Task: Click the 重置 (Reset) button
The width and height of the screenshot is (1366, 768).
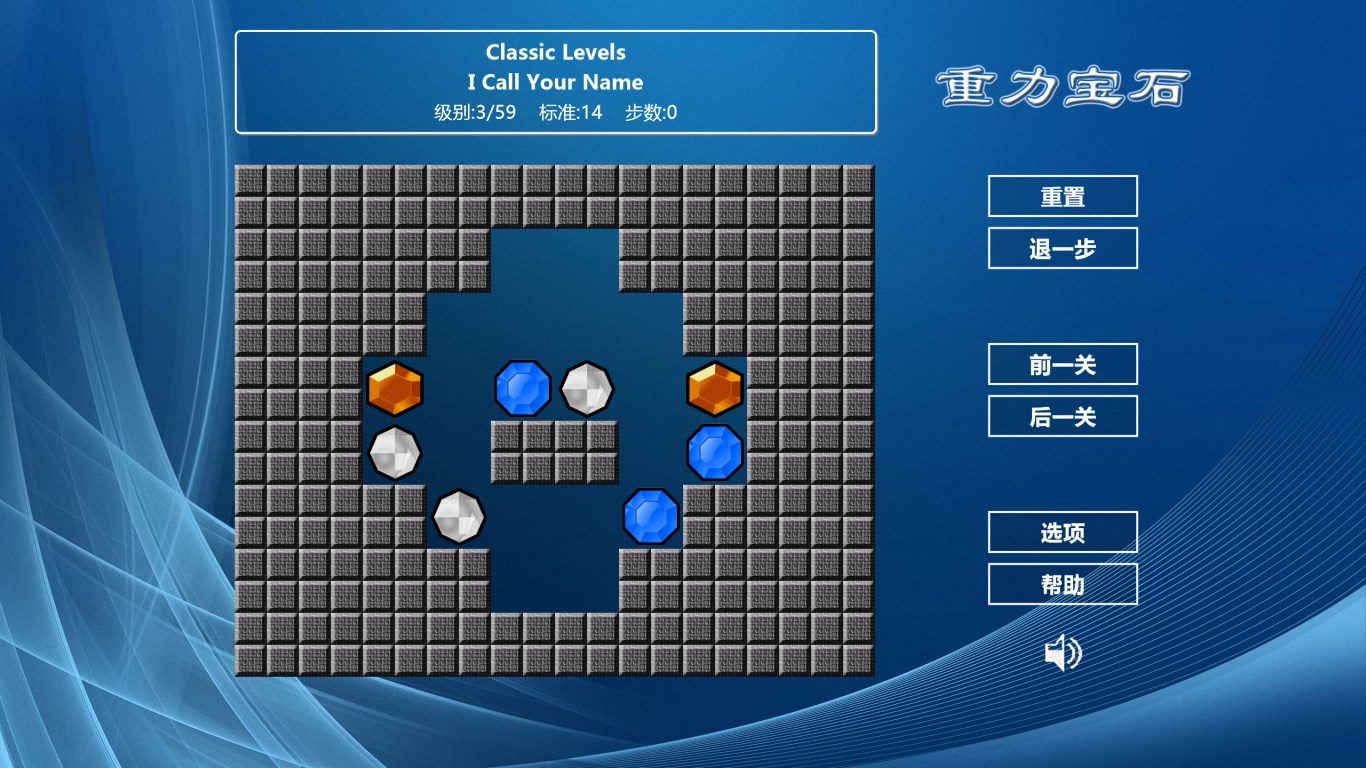Action: click(1062, 196)
